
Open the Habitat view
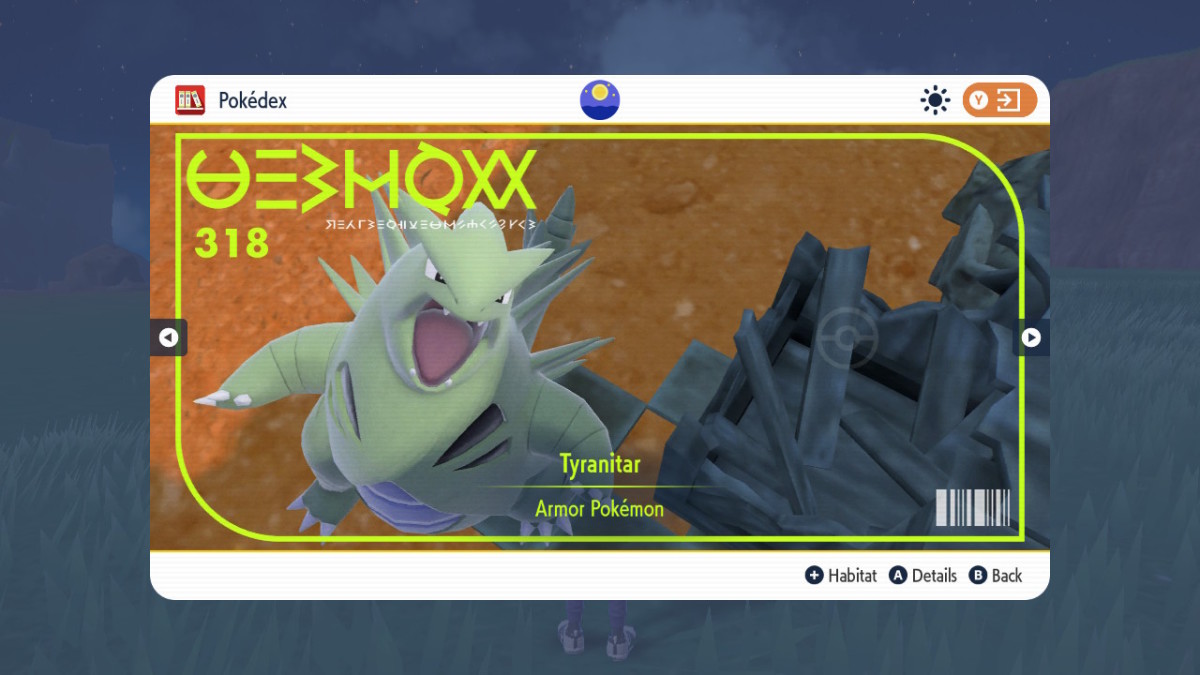click(x=841, y=575)
